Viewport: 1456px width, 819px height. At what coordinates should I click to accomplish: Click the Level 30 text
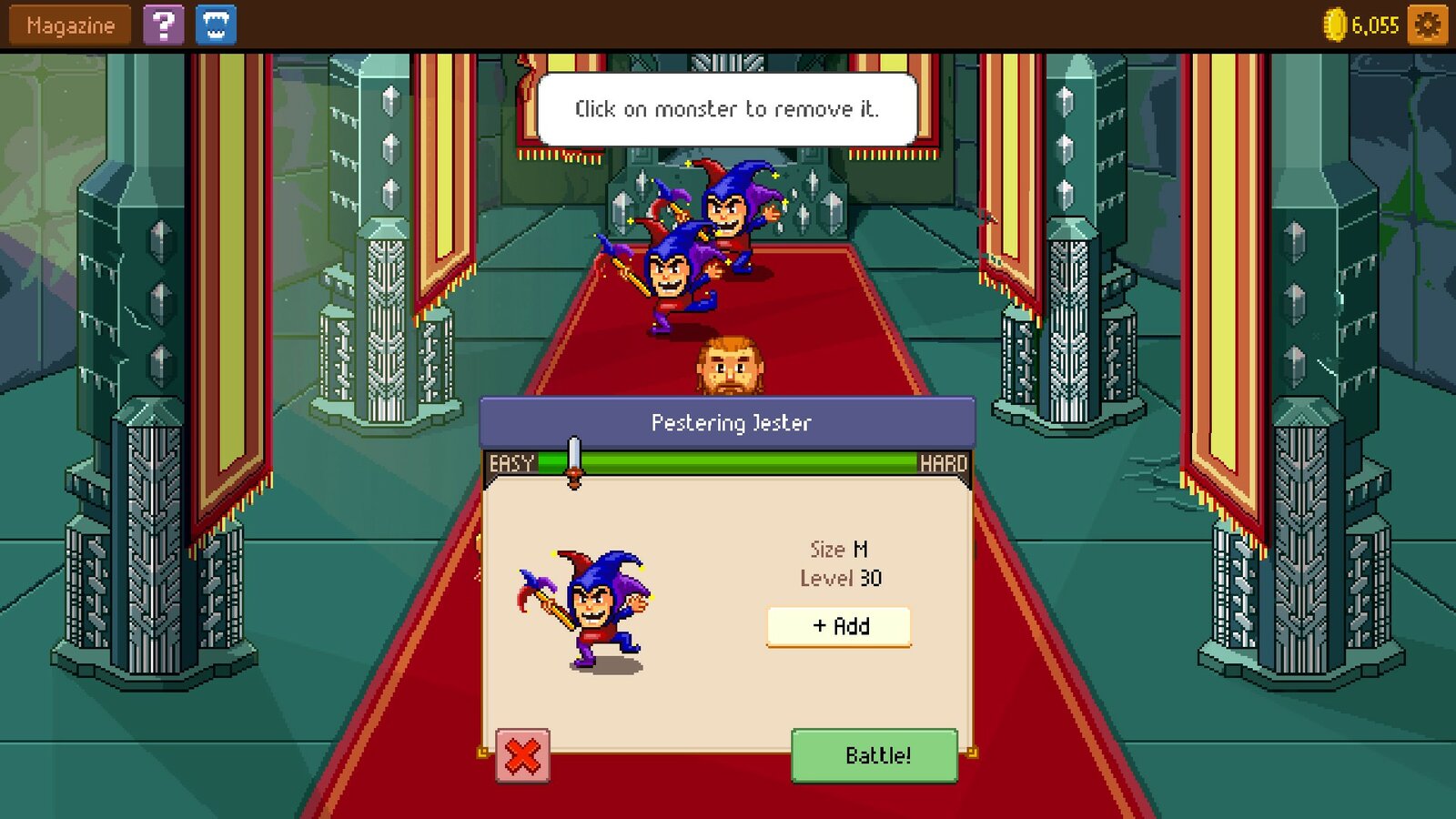(838, 578)
